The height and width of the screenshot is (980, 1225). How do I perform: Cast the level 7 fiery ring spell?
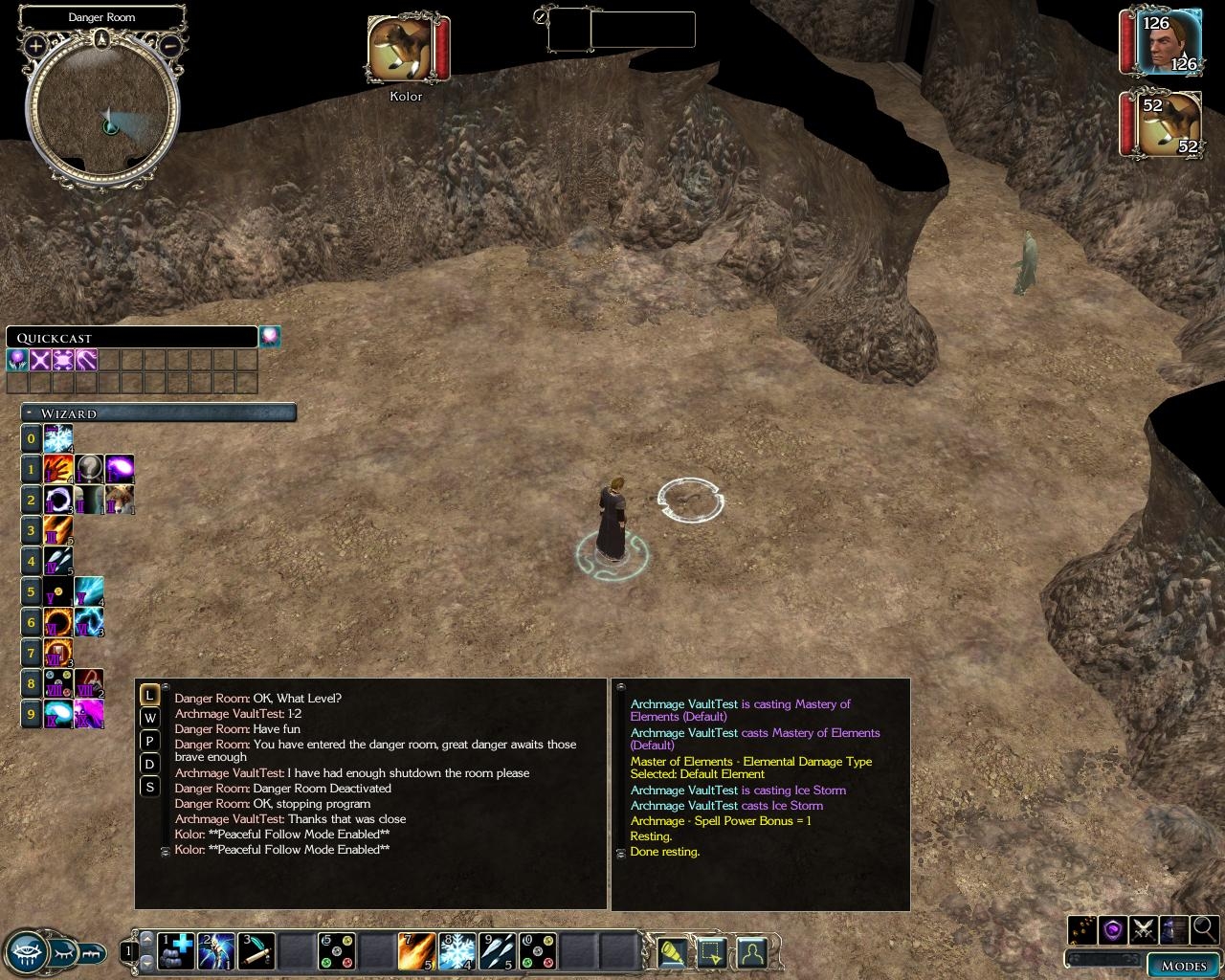coord(58,654)
